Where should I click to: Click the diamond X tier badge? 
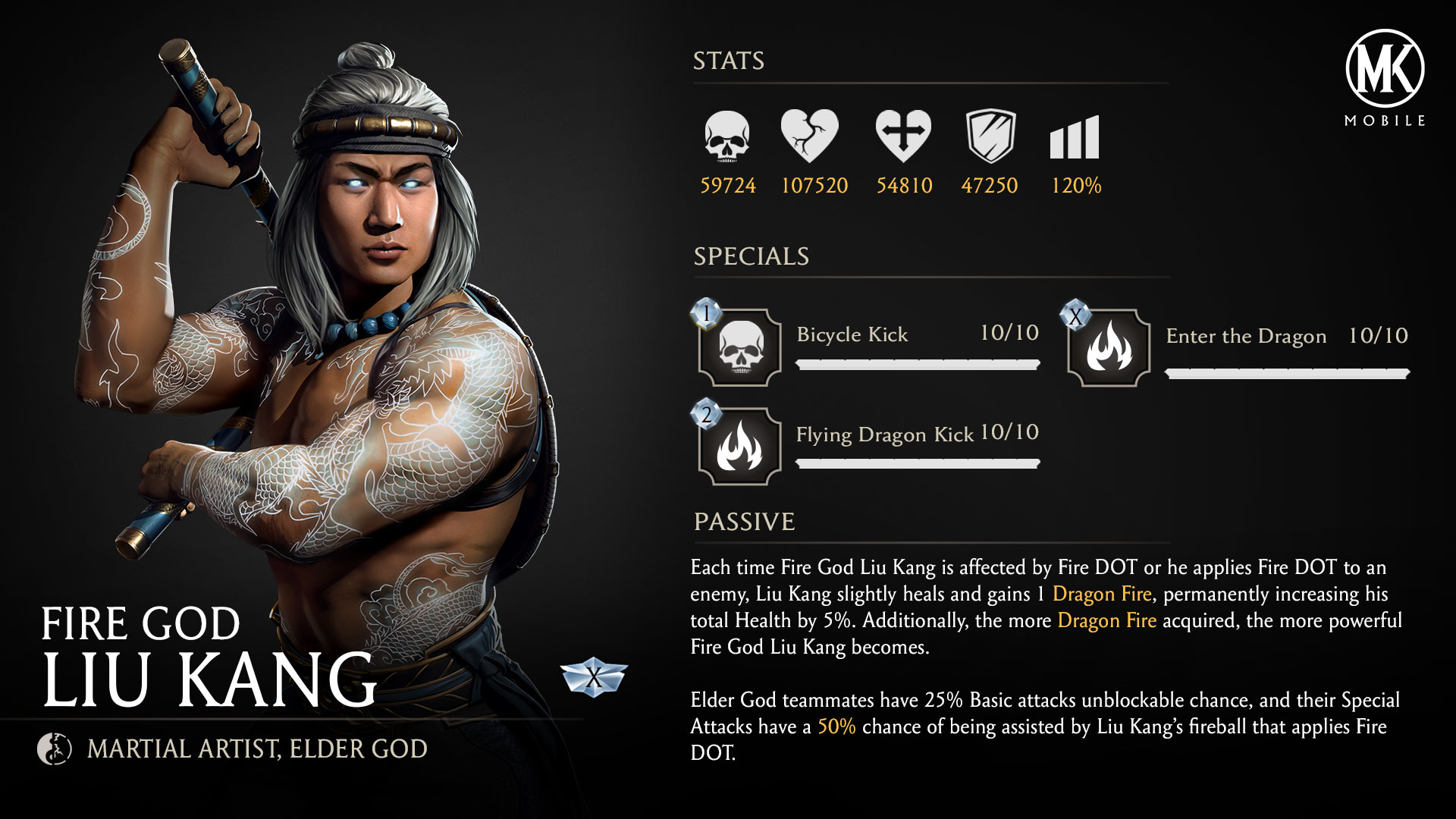tap(594, 677)
